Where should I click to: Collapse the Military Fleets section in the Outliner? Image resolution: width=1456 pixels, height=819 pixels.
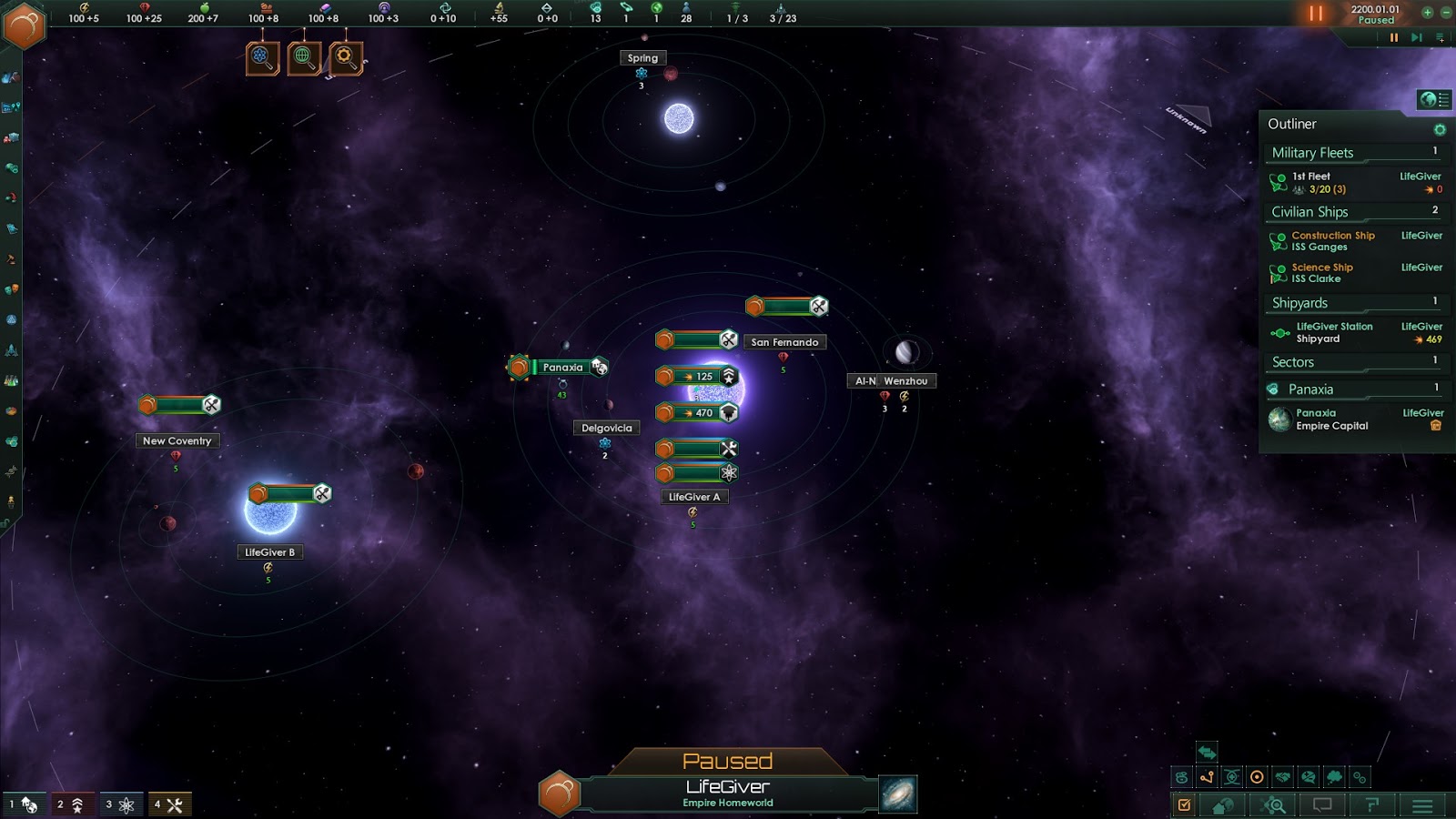point(1313,152)
